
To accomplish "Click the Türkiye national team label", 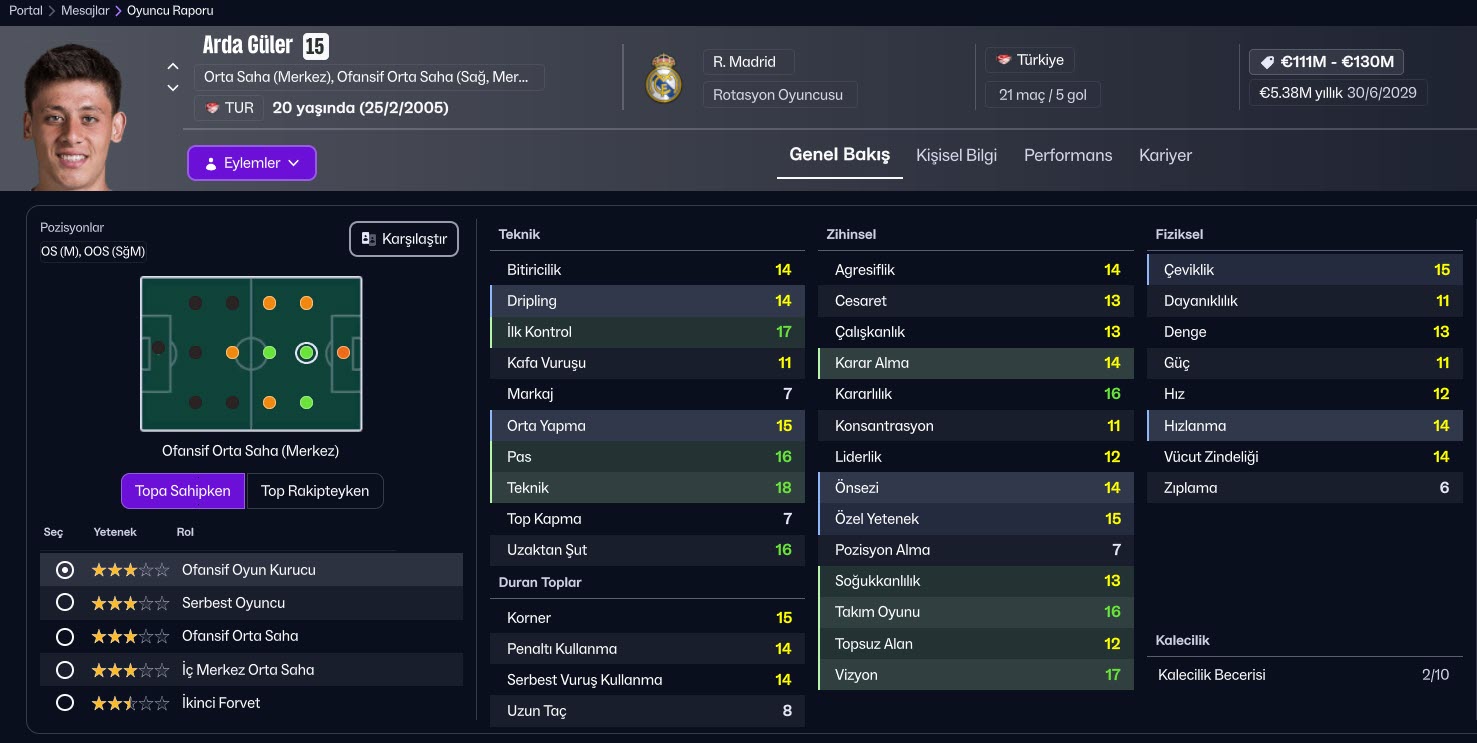I will point(1030,60).
